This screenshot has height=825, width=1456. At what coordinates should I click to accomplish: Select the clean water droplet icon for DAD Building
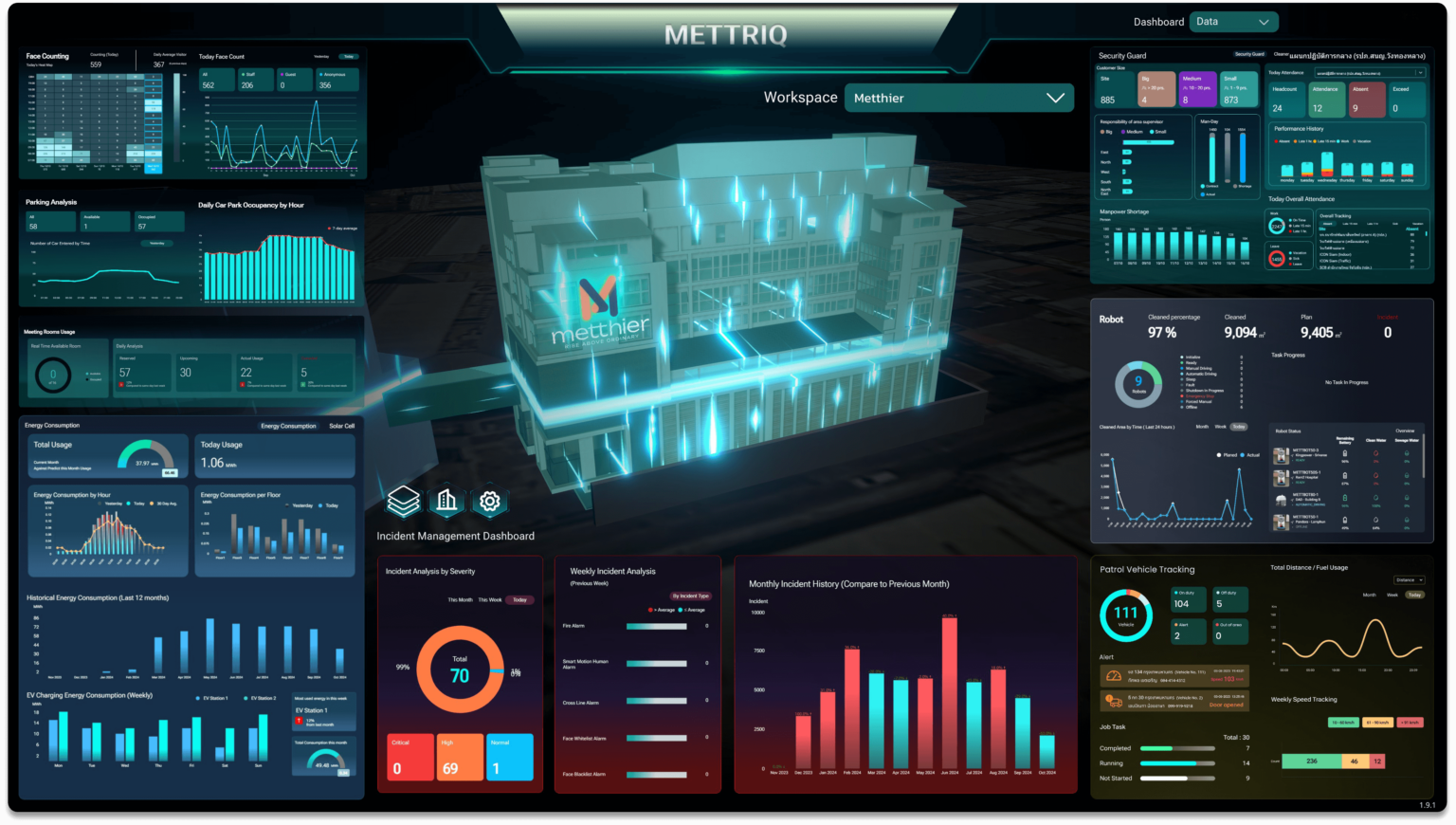click(1376, 498)
